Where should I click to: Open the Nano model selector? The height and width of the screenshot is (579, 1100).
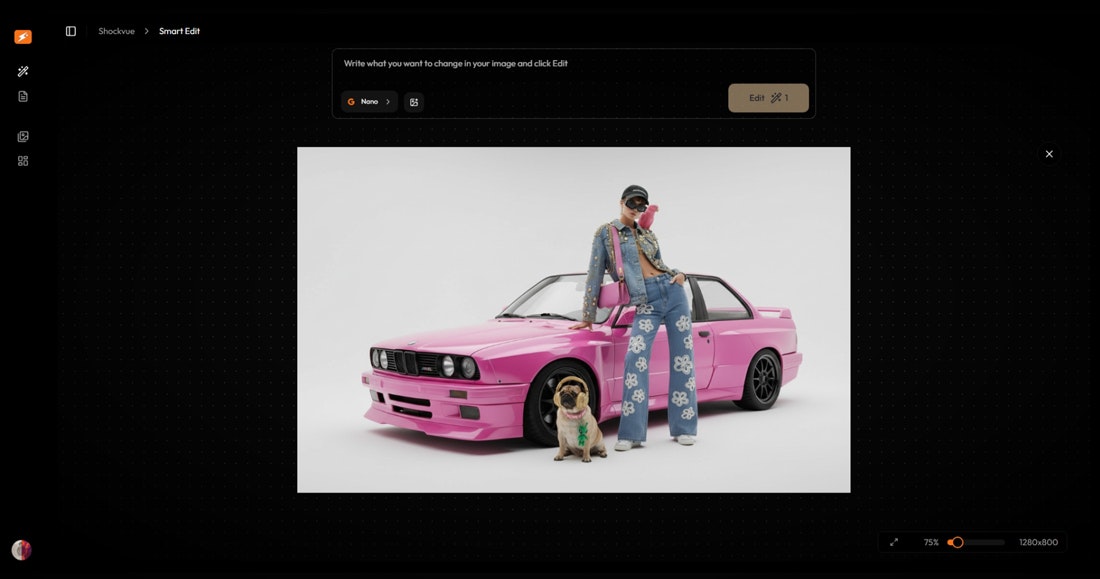369,102
